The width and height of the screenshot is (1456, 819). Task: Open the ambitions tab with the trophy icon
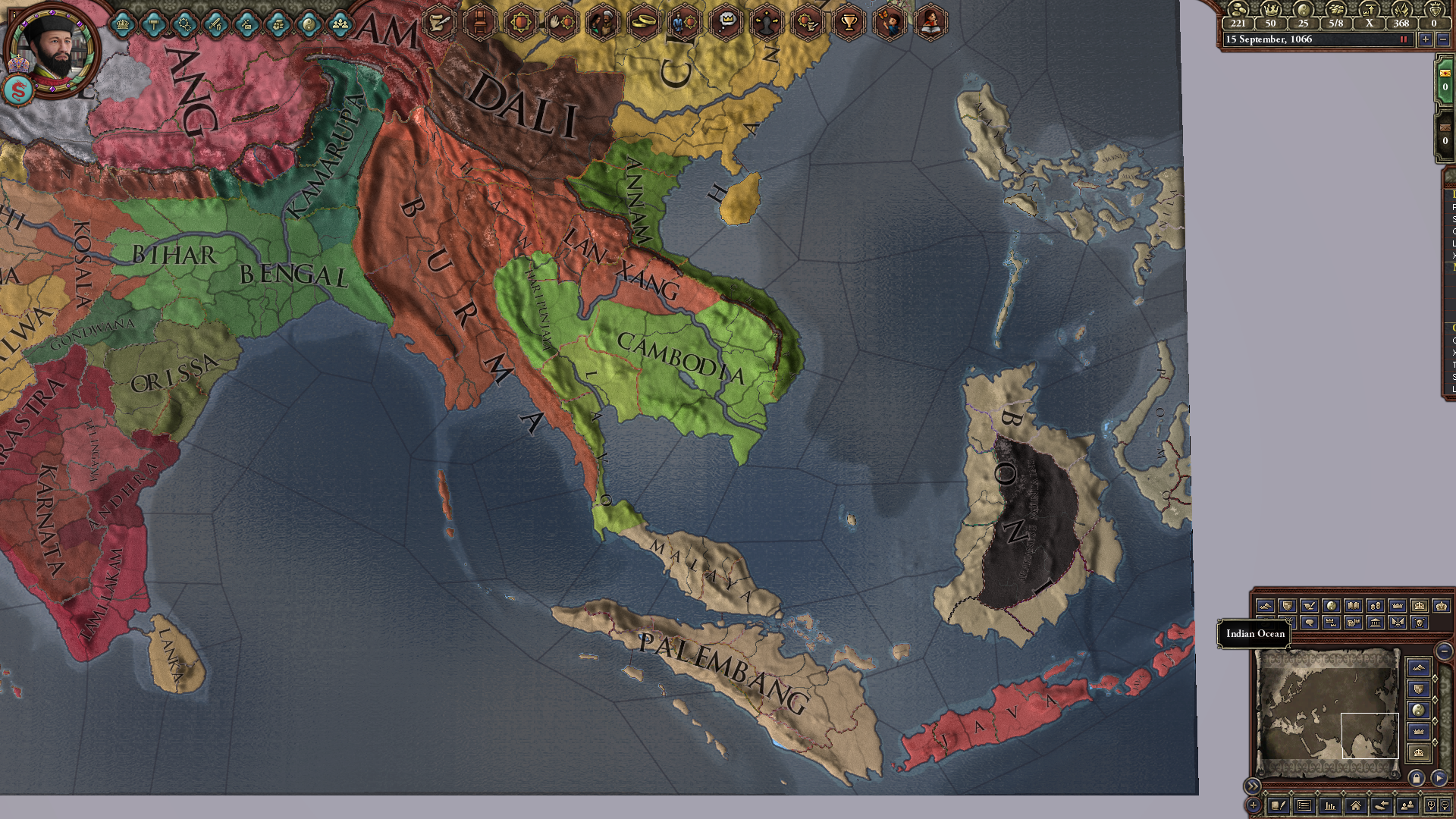849,21
